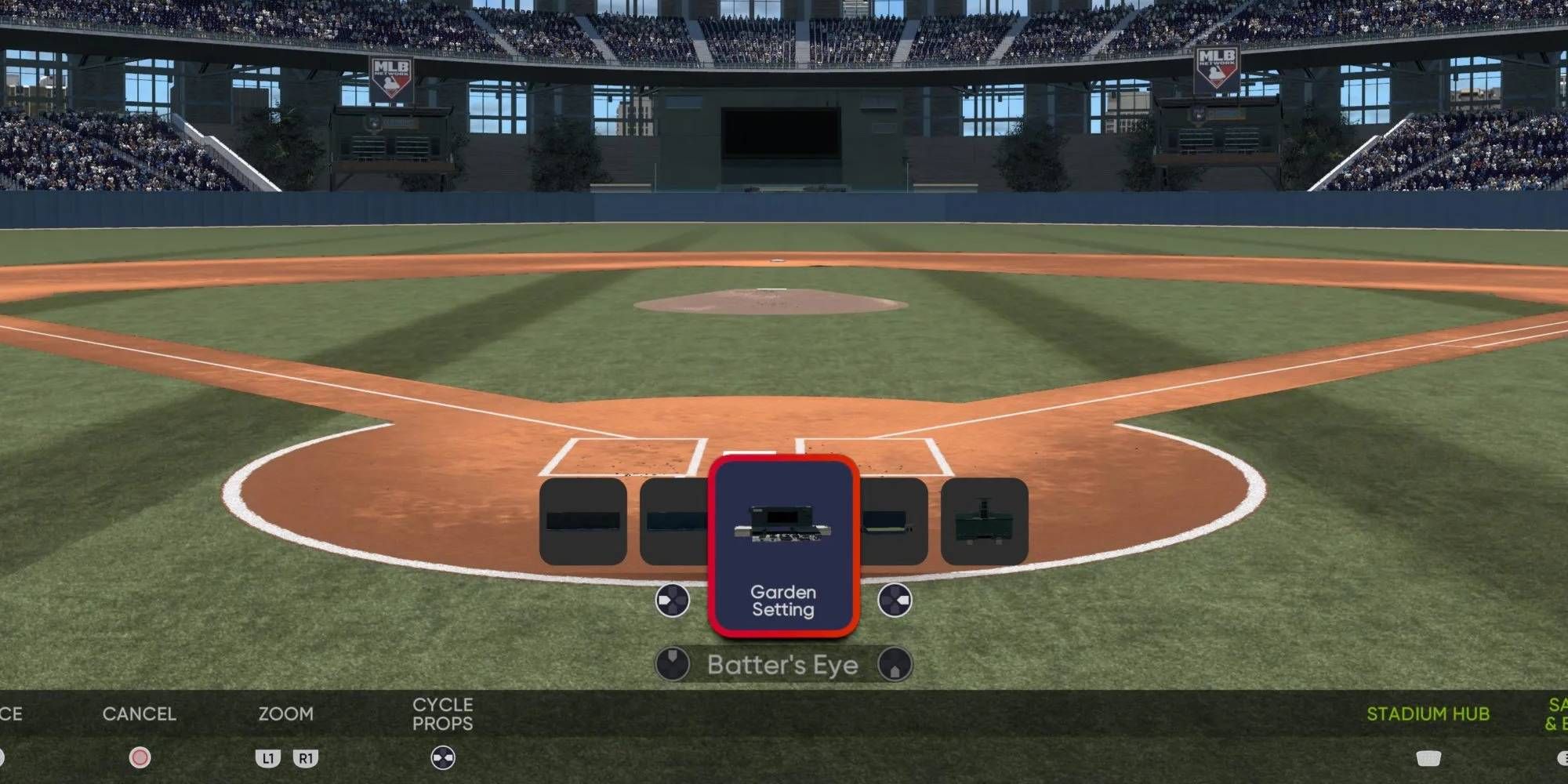The width and height of the screenshot is (1568, 784).
Task: Open the Stadium Hub
Action: coord(1430,714)
